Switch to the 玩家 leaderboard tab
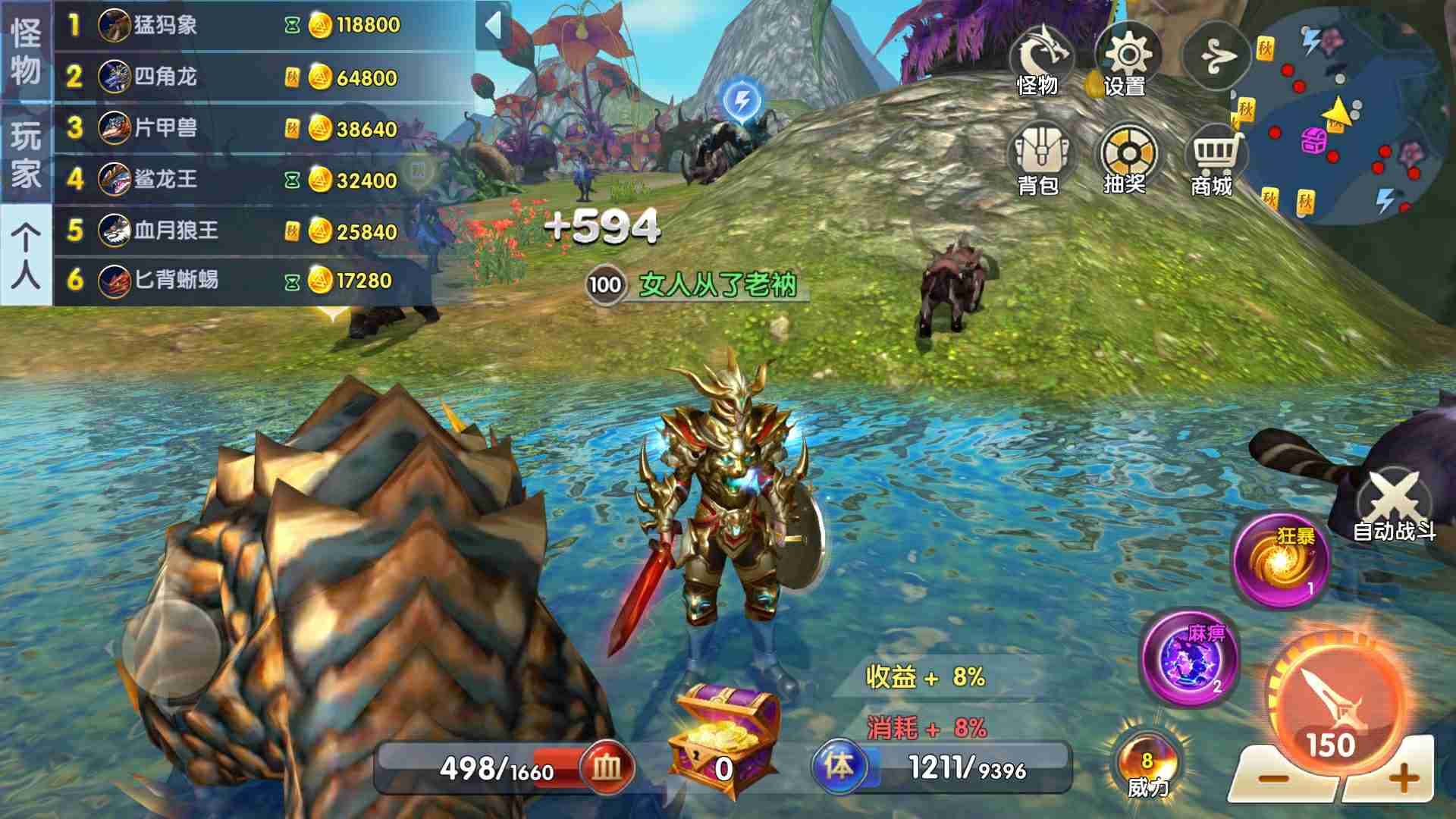This screenshot has height=819, width=1456. 26,154
